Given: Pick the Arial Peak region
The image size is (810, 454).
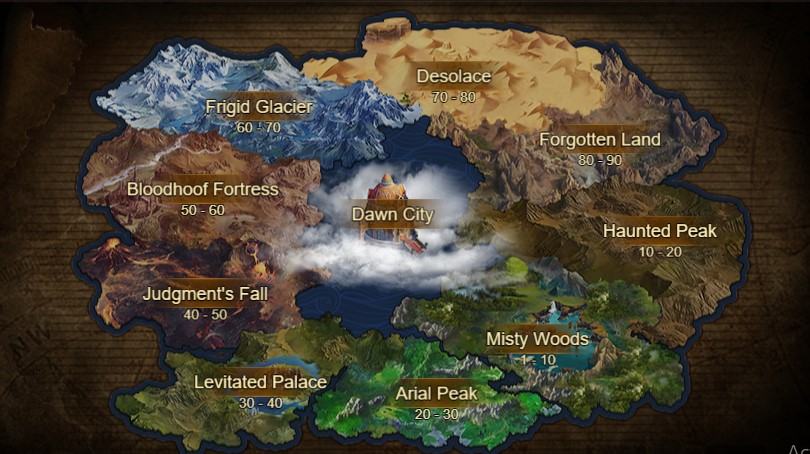Looking at the screenshot, I should [436, 394].
